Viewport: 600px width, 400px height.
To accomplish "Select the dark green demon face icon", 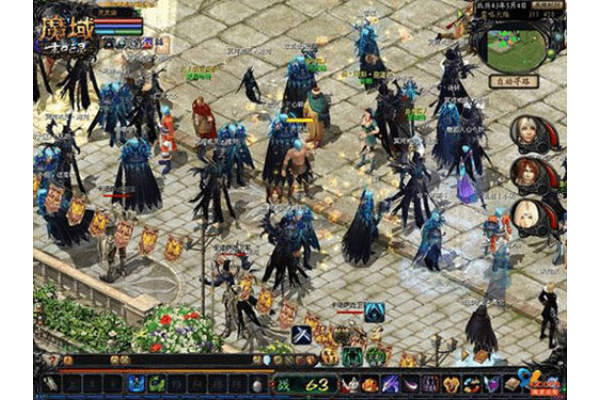I will 351,356.
